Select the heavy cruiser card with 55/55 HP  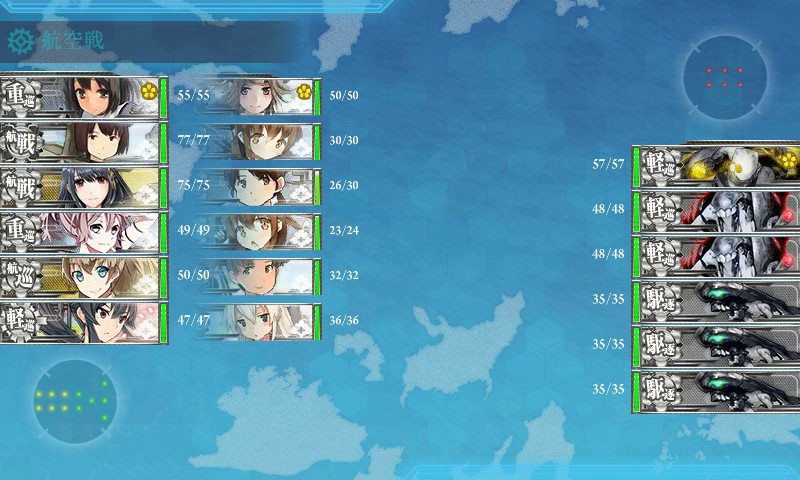click(x=83, y=97)
